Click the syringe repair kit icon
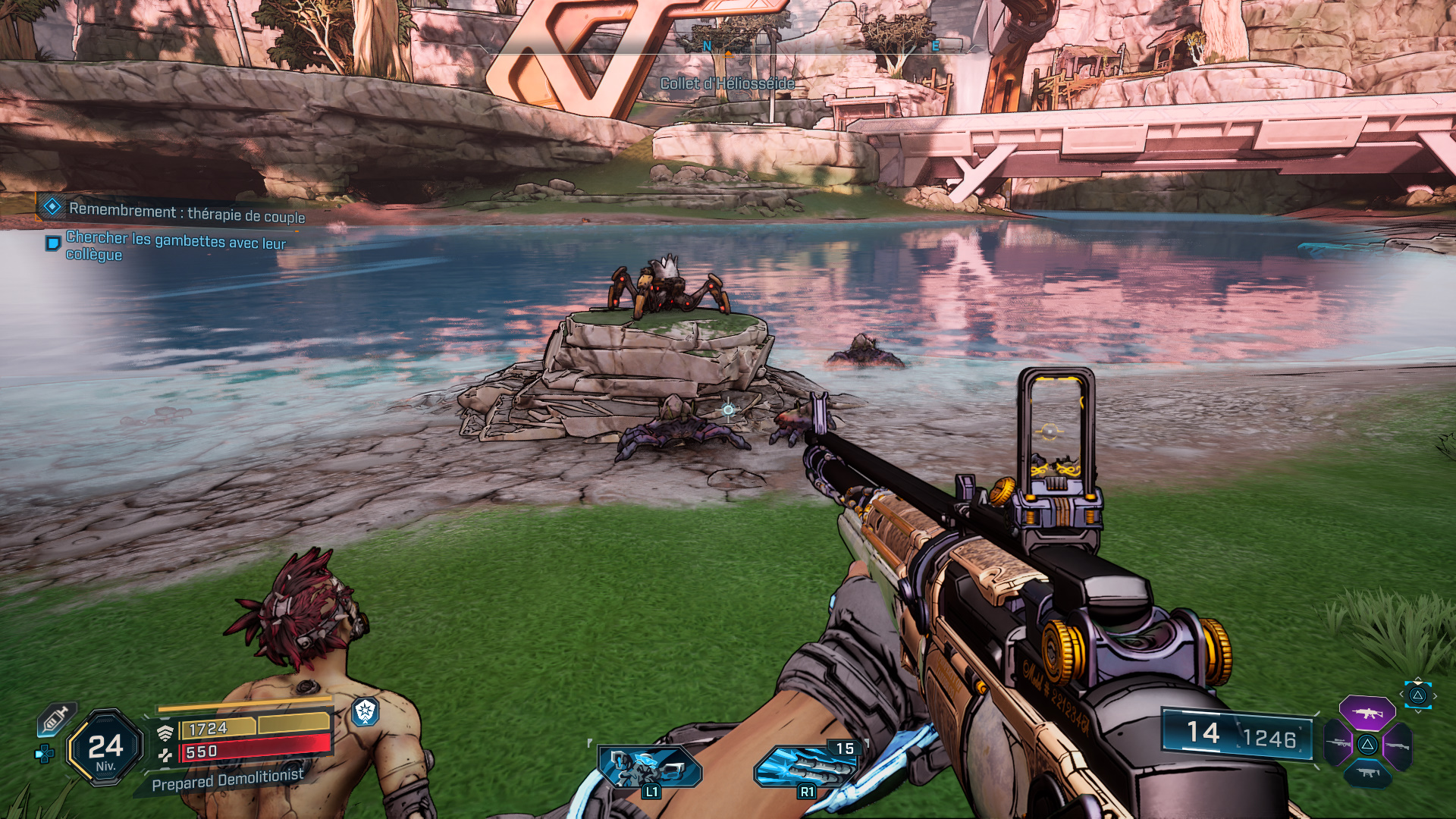1456x819 pixels. pyautogui.click(x=58, y=719)
